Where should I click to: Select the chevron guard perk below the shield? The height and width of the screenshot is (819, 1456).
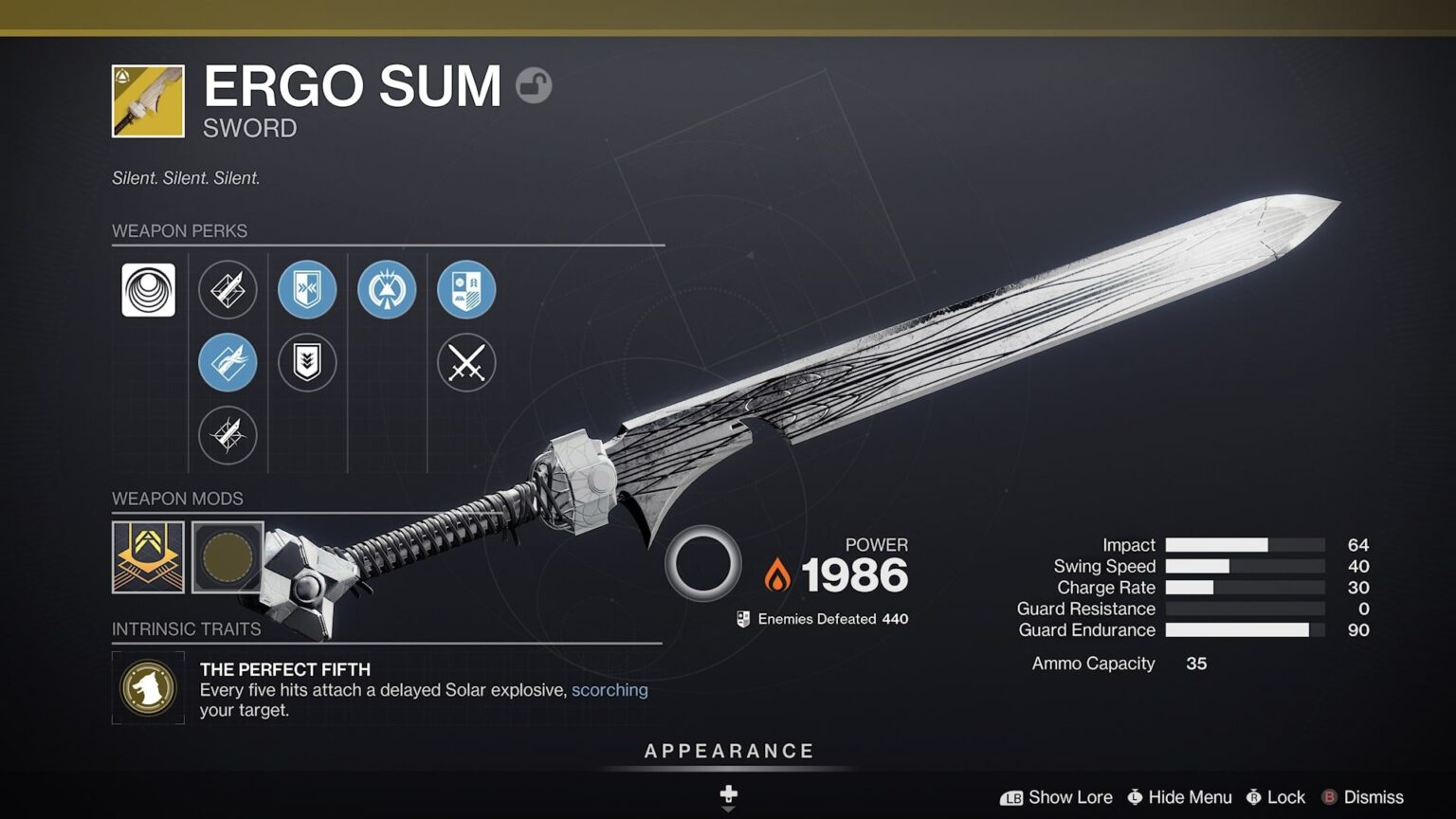308,363
